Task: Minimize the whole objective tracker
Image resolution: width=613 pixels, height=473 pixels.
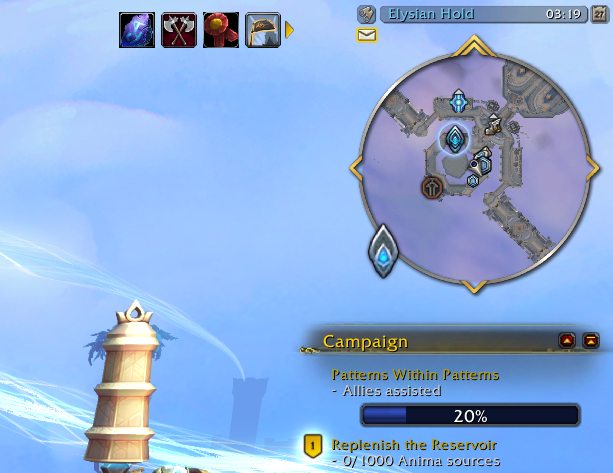Action: pos(590,341)
